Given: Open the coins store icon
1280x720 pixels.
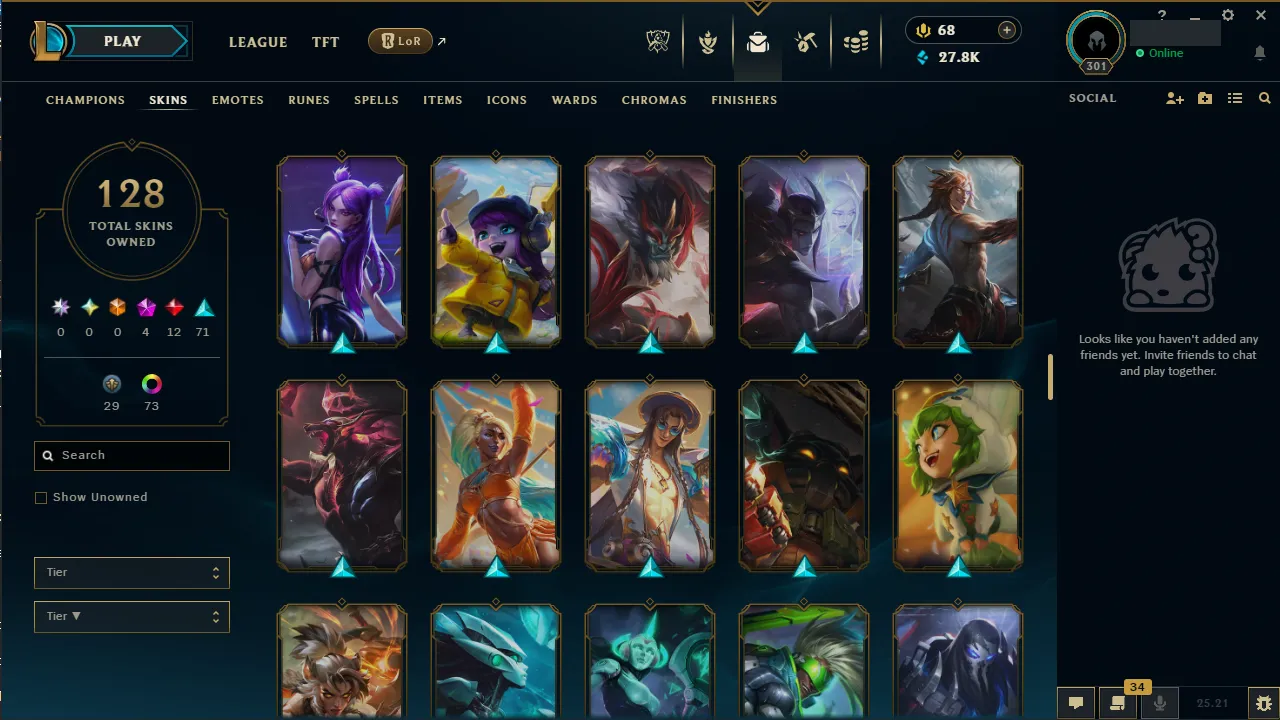Looking at the screenshot, I should (x=856, y=43).
